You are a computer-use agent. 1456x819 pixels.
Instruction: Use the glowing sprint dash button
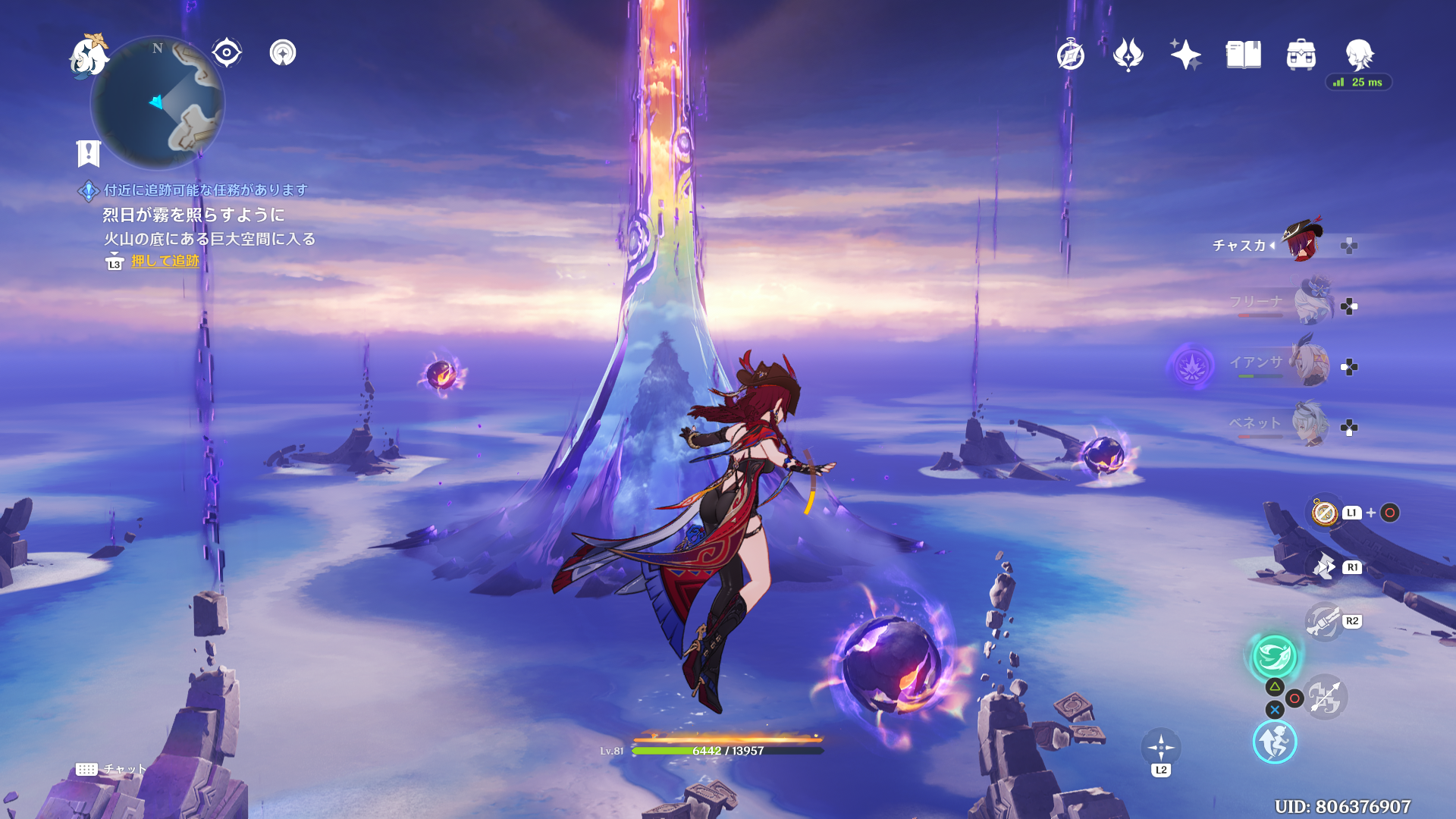click(1274, 742)
